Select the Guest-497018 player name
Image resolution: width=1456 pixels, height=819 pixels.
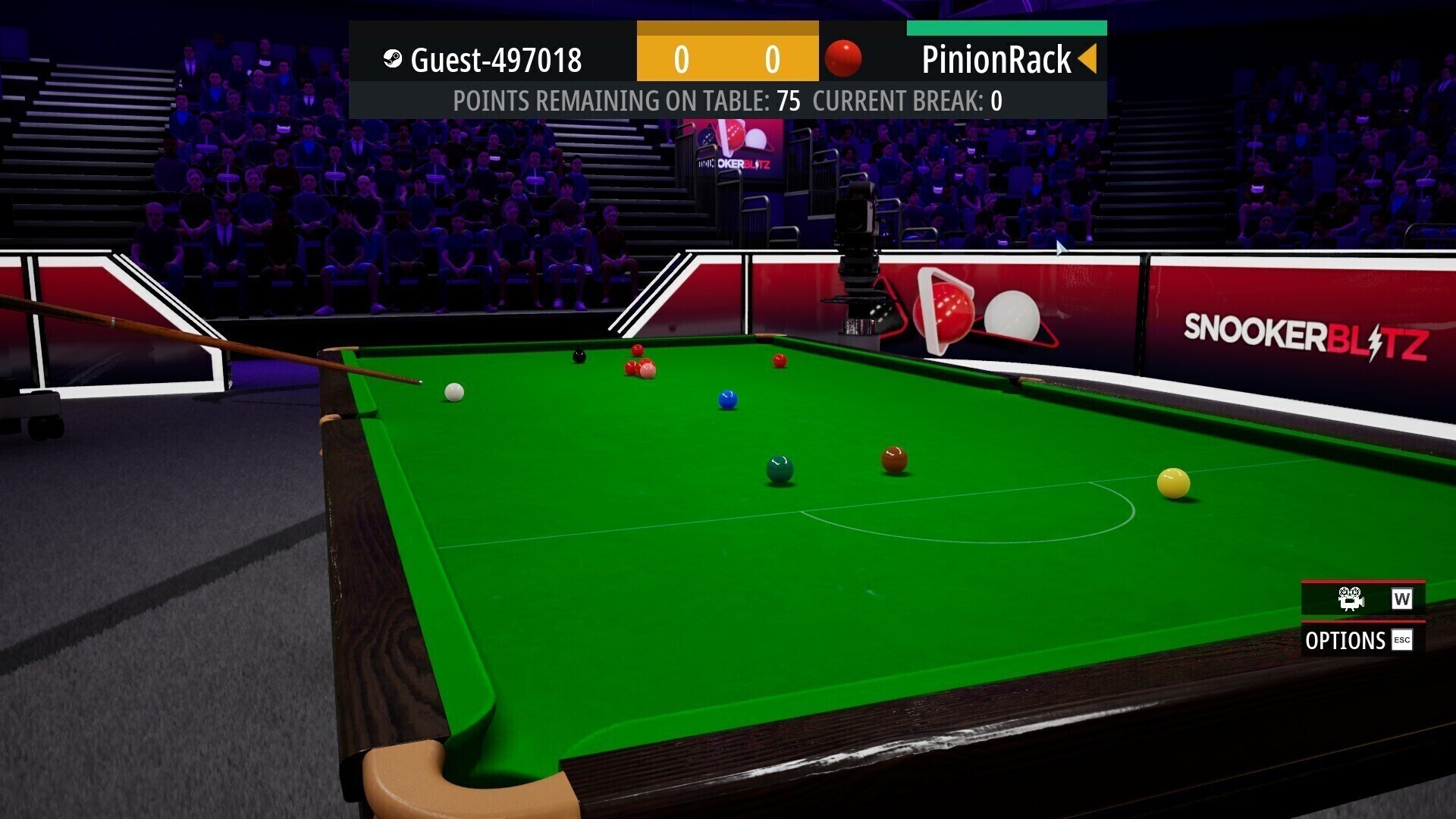click(496, 60)
